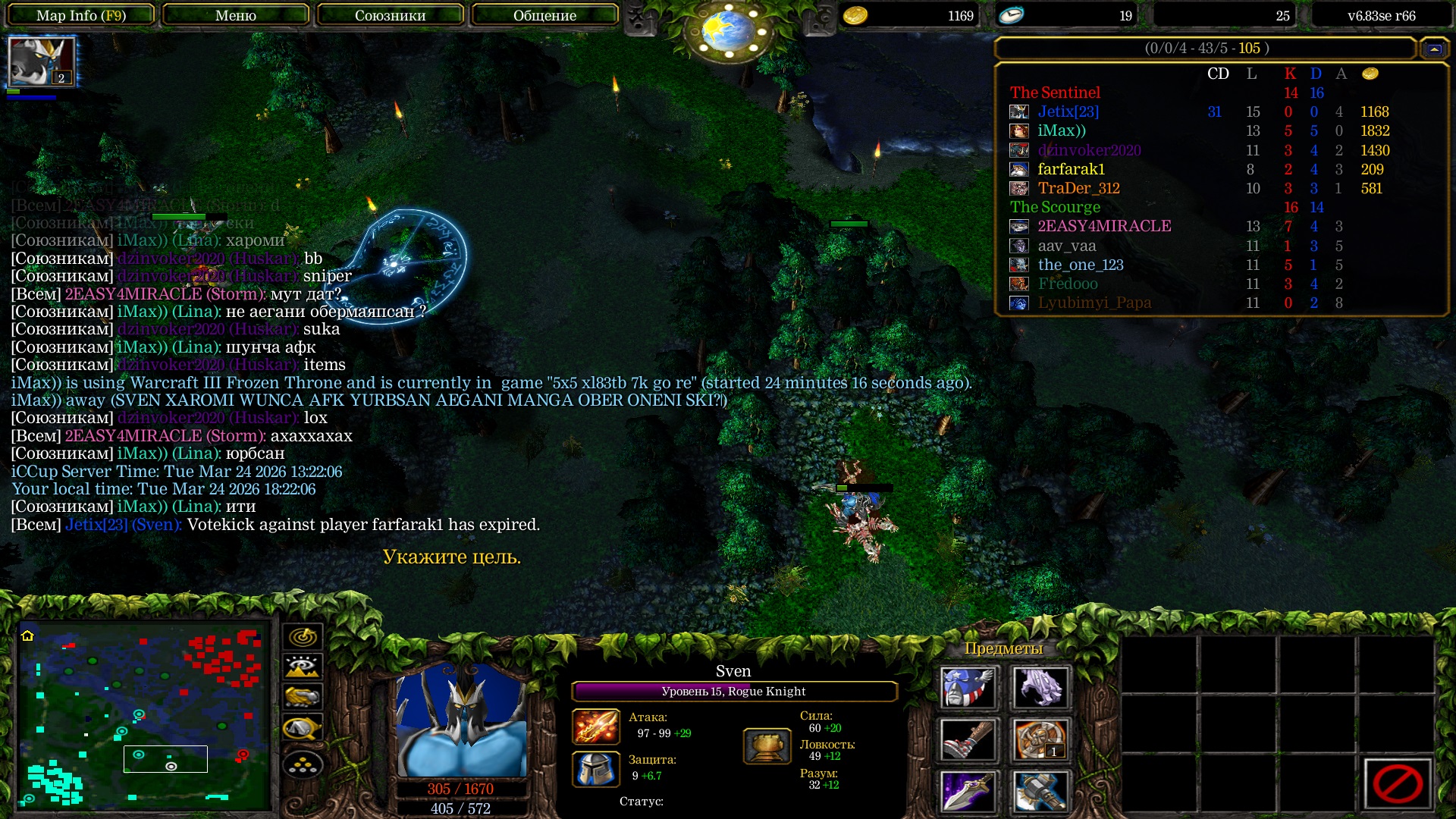
Task: Use the round shield item with charge 1
Action: tap(1040, 740)
